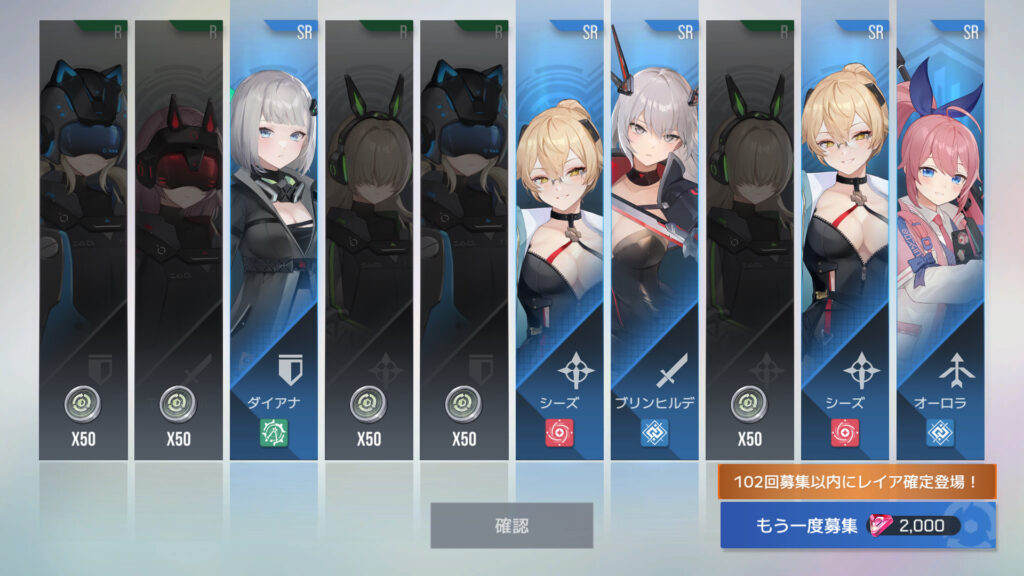Choose the ブリンヒルデ SR character card
The image size is (1024, 576).
654,240
